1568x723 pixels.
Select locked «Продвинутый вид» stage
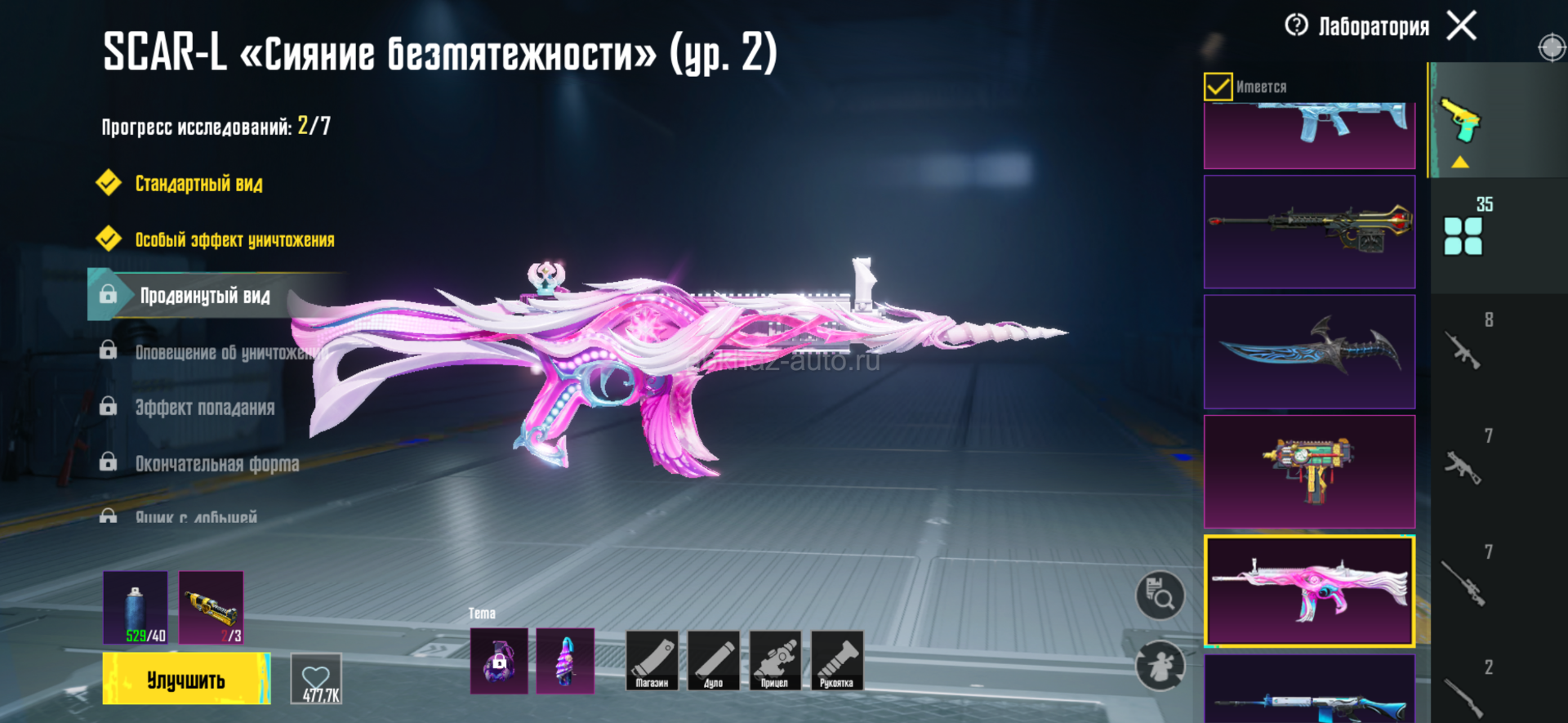pyautogui.click(x=204, y=296)
